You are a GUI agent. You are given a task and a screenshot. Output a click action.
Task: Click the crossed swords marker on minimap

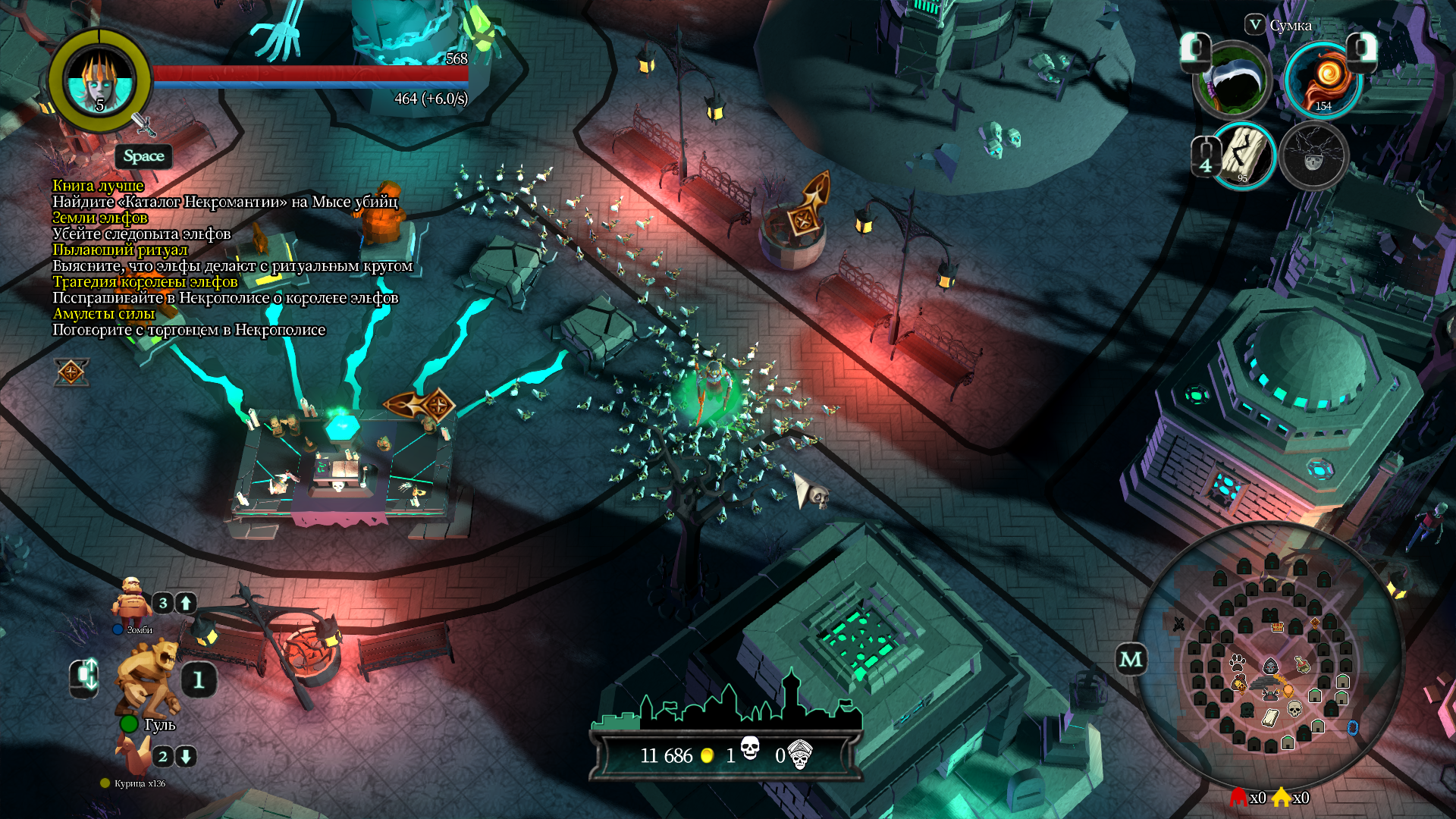[1179, 624]
